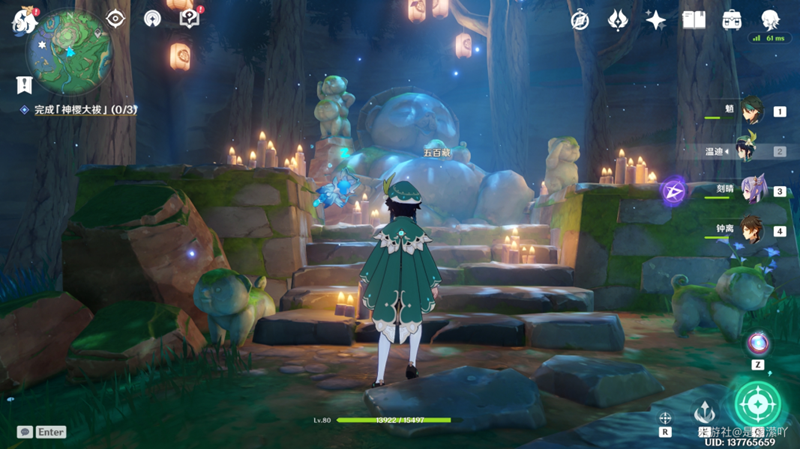The width and height of the screenshot is (800, 449).
Task: Switch to party member 钟离
Action: point(750,230)
